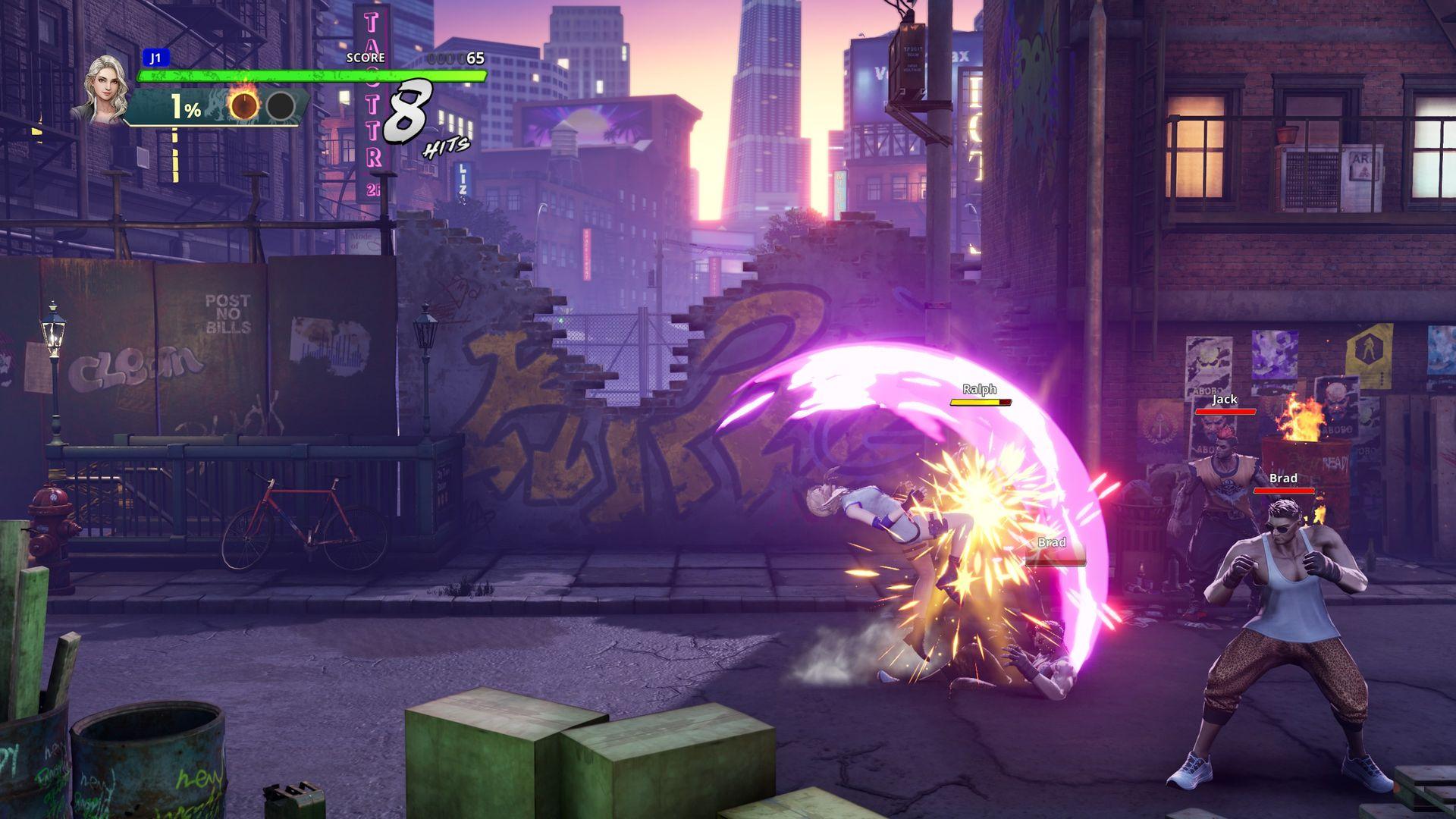Click the blue J1 player badge
The width and height of the screenshot is (1456, 819).
click(x=156, y=58)
